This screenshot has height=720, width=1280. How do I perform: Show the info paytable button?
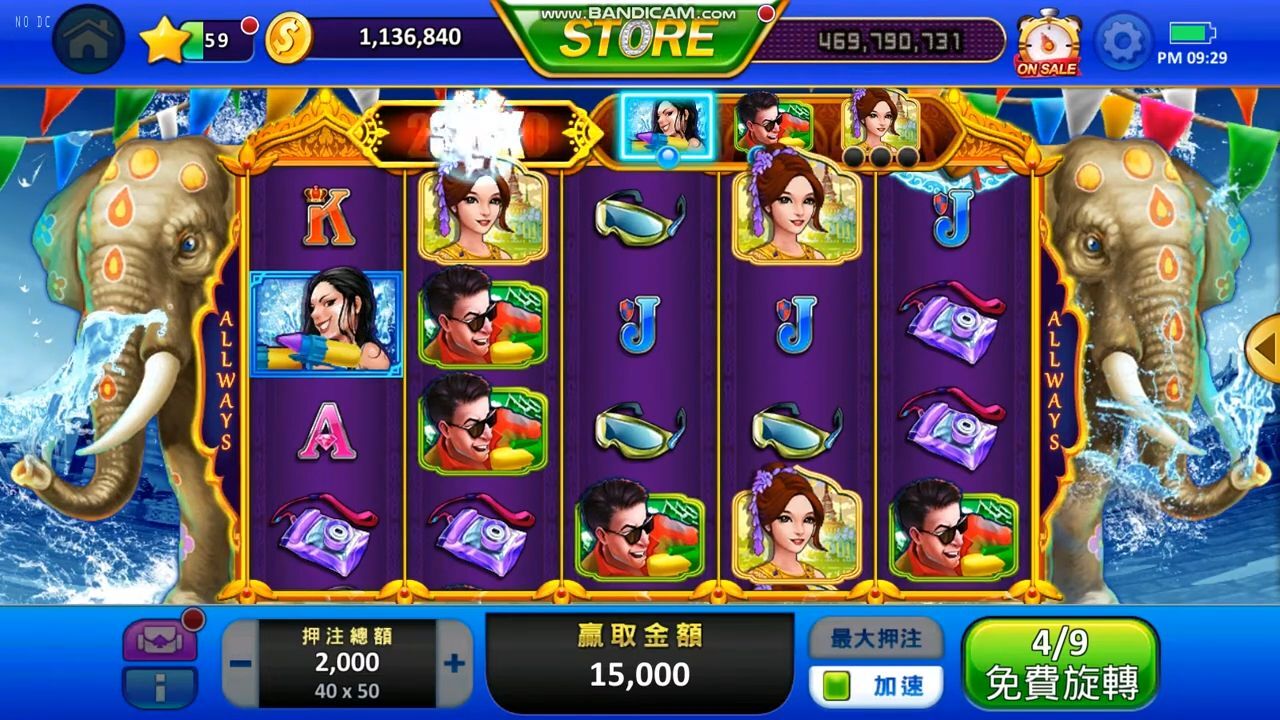(159, 688)
